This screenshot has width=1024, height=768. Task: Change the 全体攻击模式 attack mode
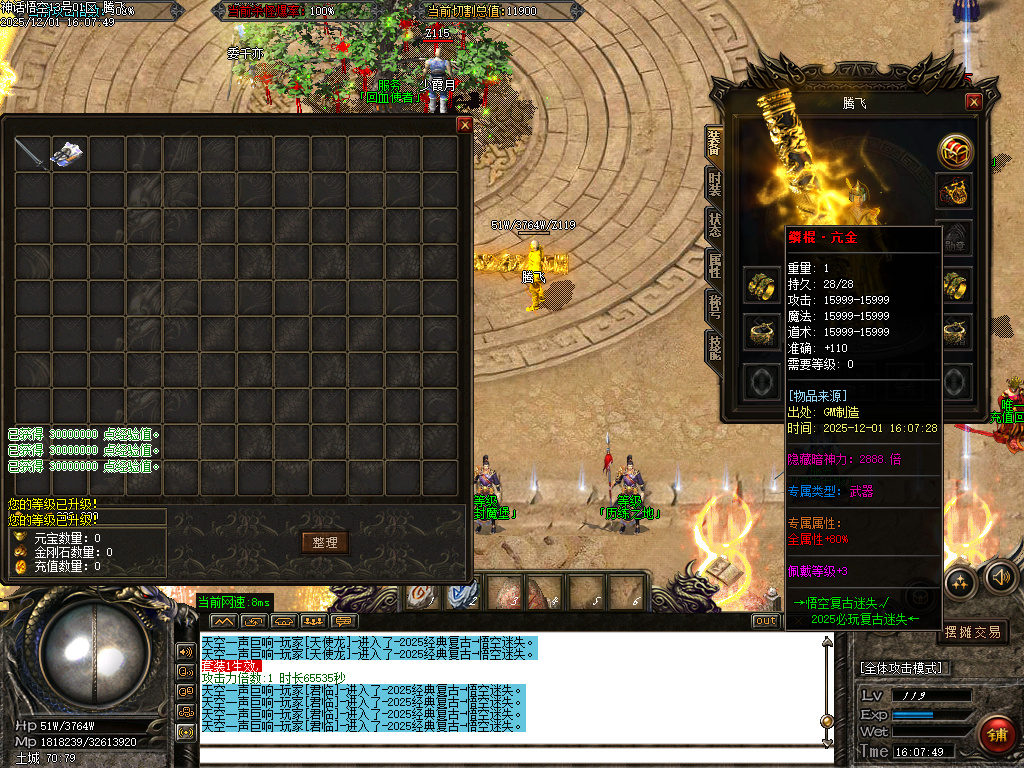coord(905,668)
